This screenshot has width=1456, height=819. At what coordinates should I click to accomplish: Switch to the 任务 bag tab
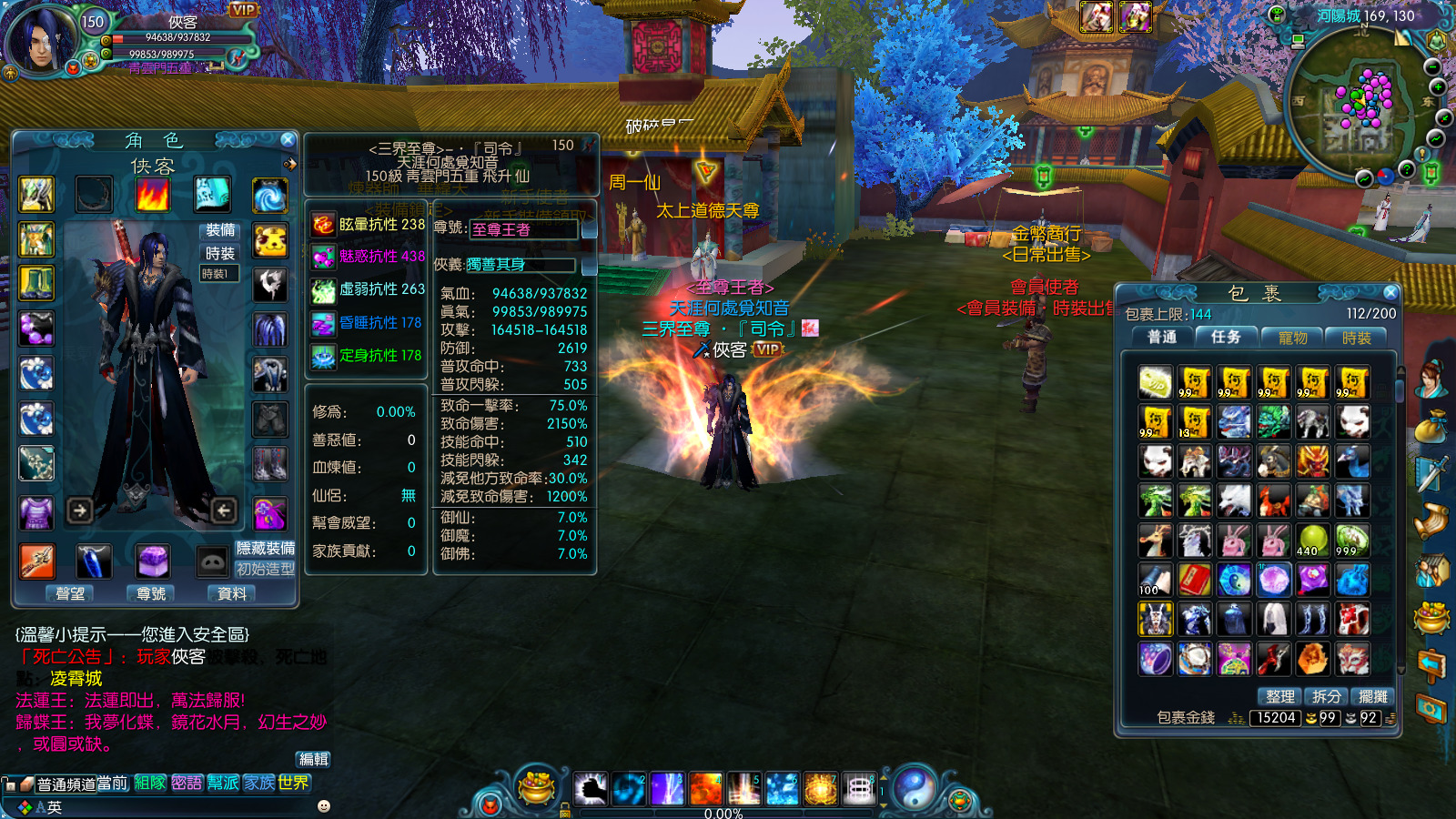point(1226,337)
